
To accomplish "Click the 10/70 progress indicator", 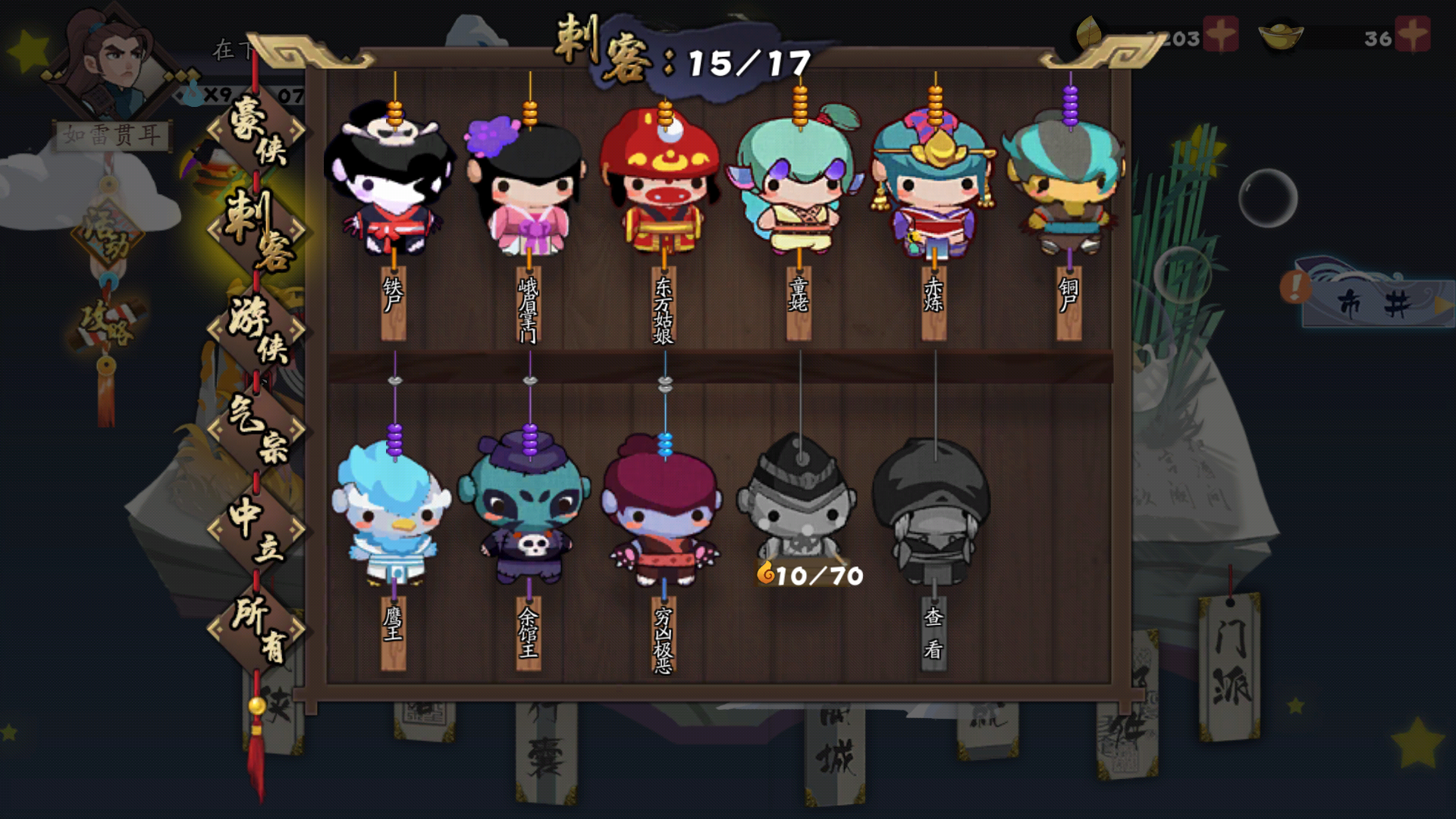I will [x=811, y=575].
